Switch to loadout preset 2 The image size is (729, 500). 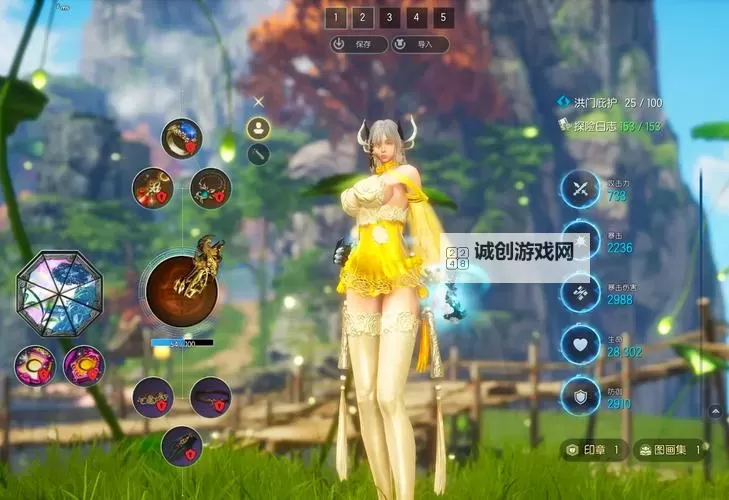[363, 17]
